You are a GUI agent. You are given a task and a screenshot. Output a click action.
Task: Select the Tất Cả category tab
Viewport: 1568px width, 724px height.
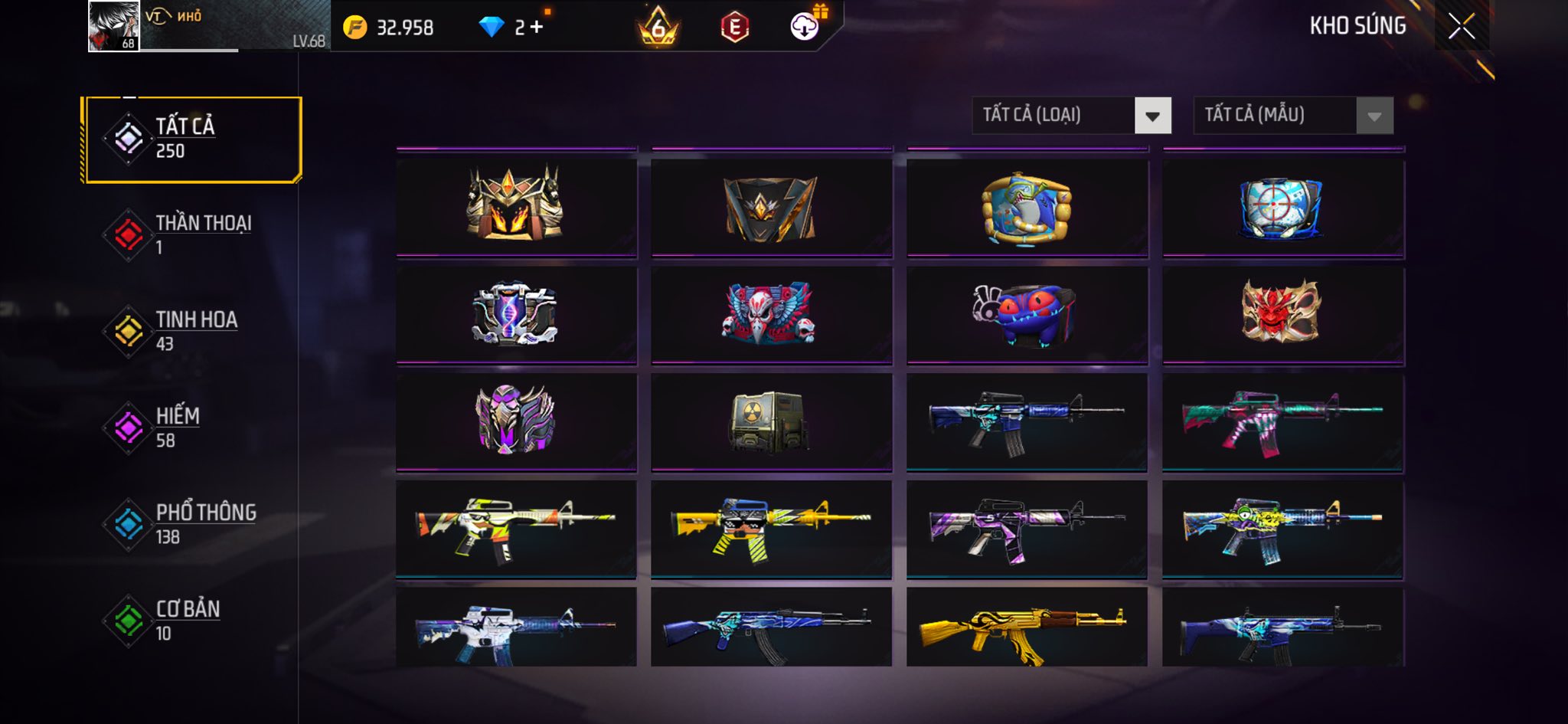[x=193, y=139]
